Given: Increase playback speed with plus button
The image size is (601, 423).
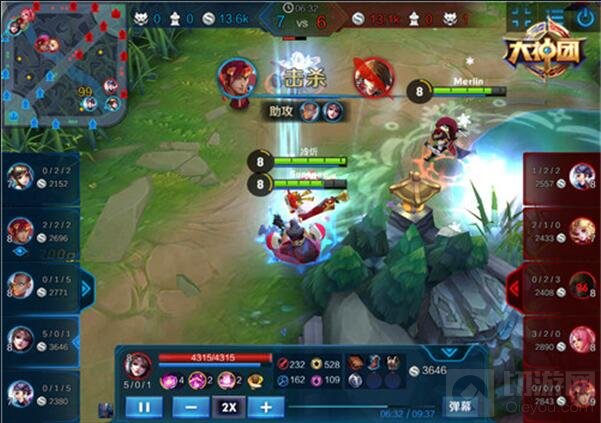Looking at the screenshot, I should pos(266,407).
